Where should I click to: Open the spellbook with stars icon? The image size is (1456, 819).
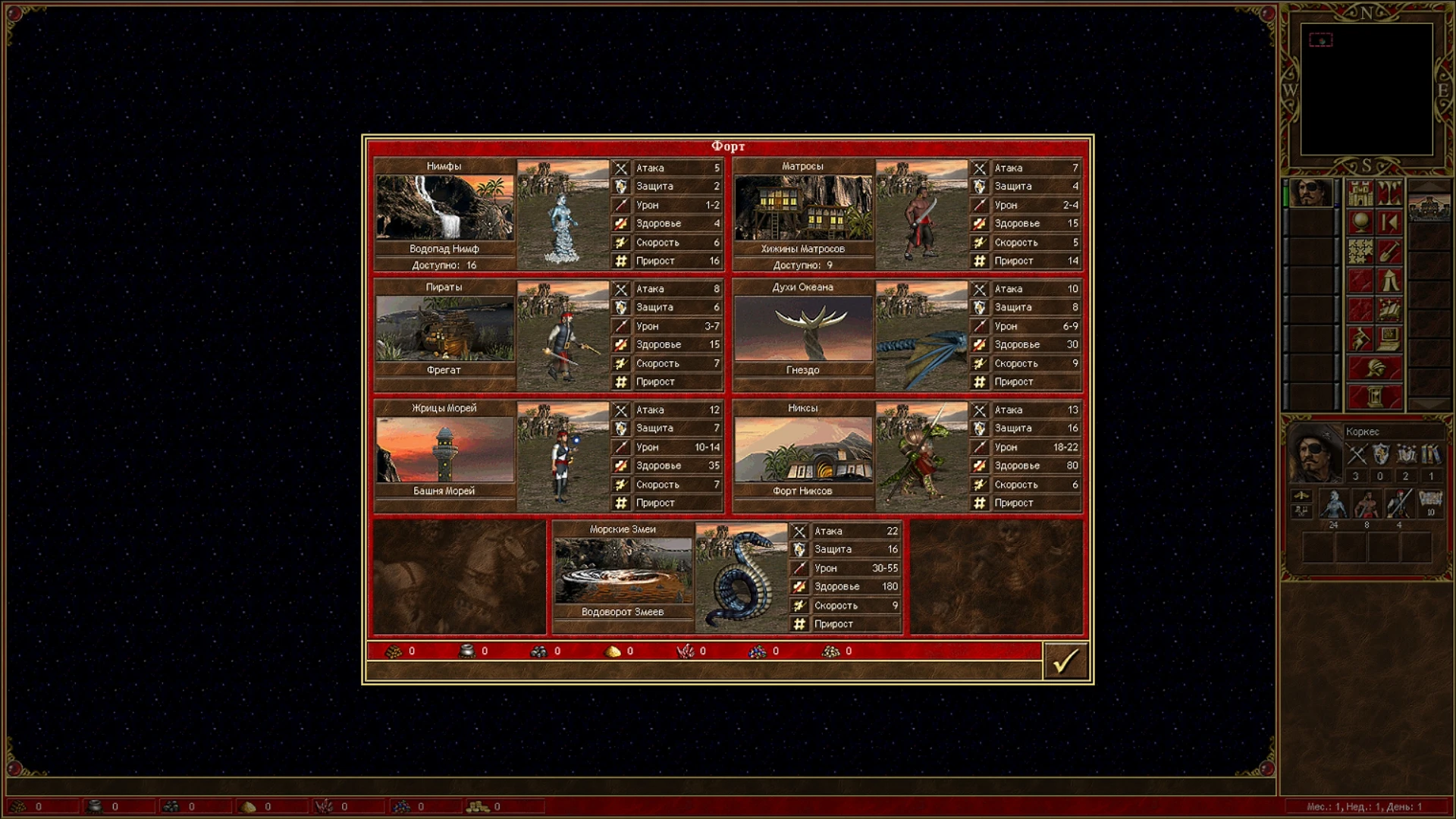click(1389, 309)
